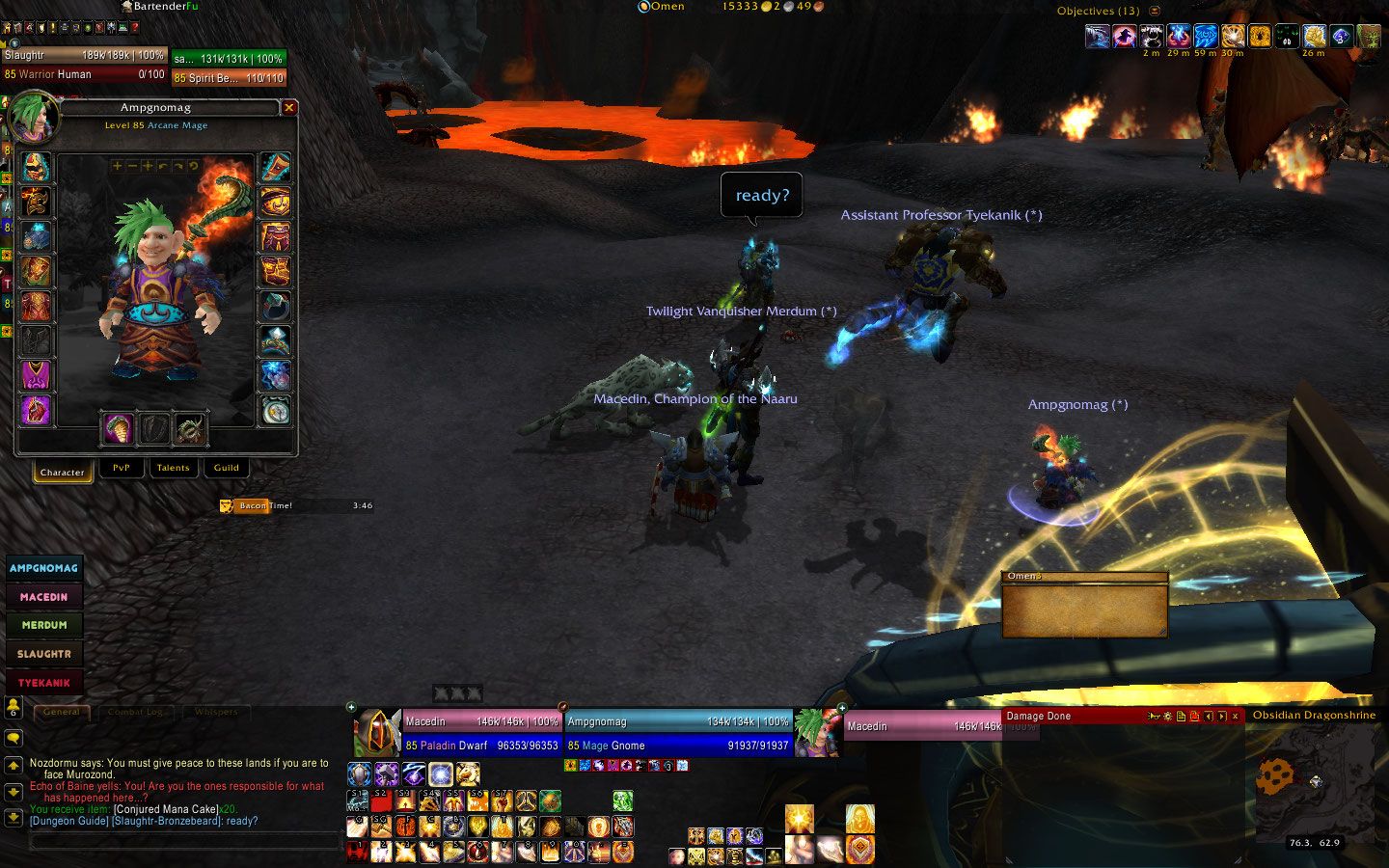Viewport: 1389px width, 868px height.
Task: Click the Macedin player unit frame portrait
Action: pyautogui.click(x=377, y=733)
